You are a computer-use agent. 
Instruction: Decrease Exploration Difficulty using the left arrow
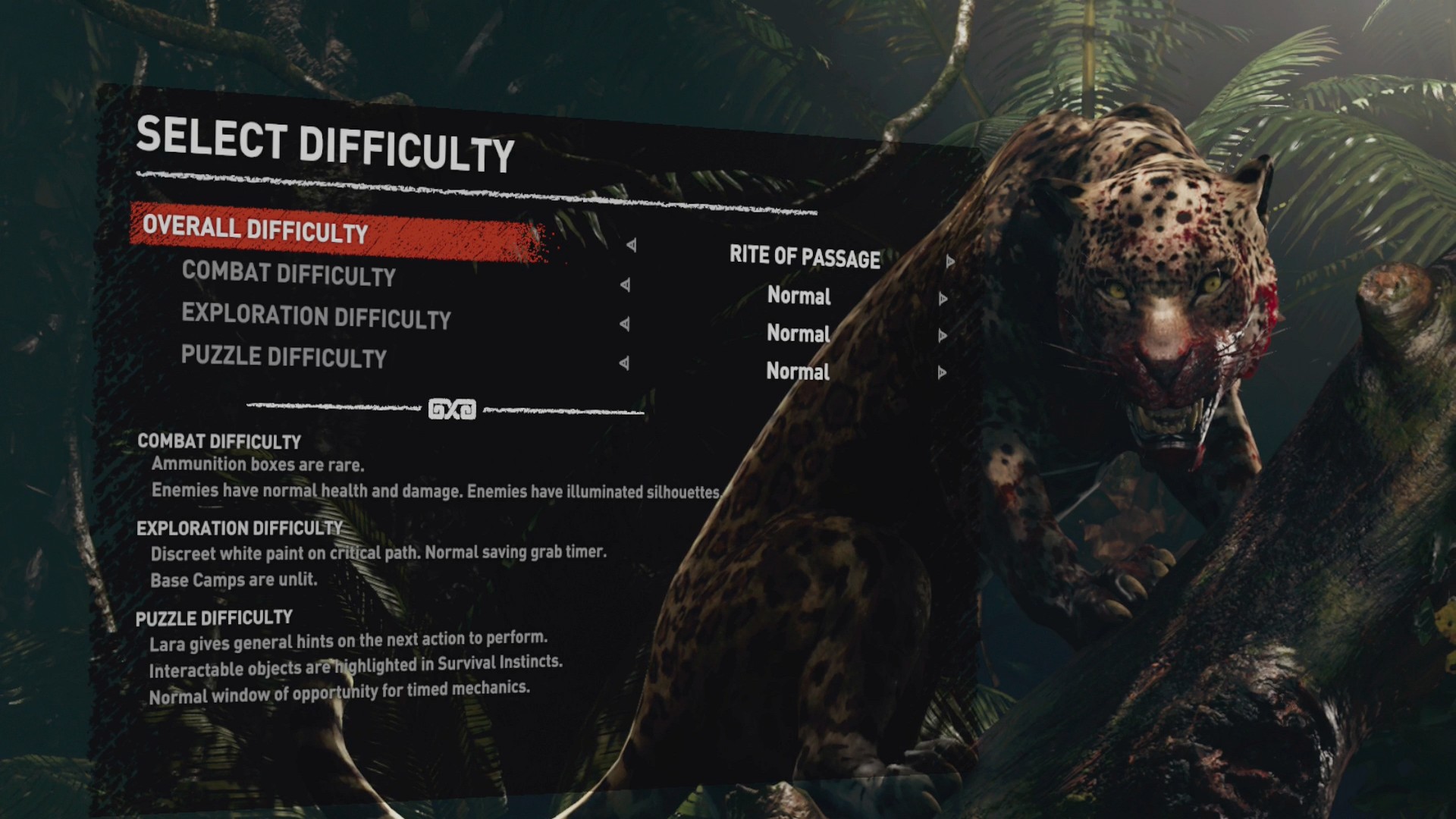[624, 325]
